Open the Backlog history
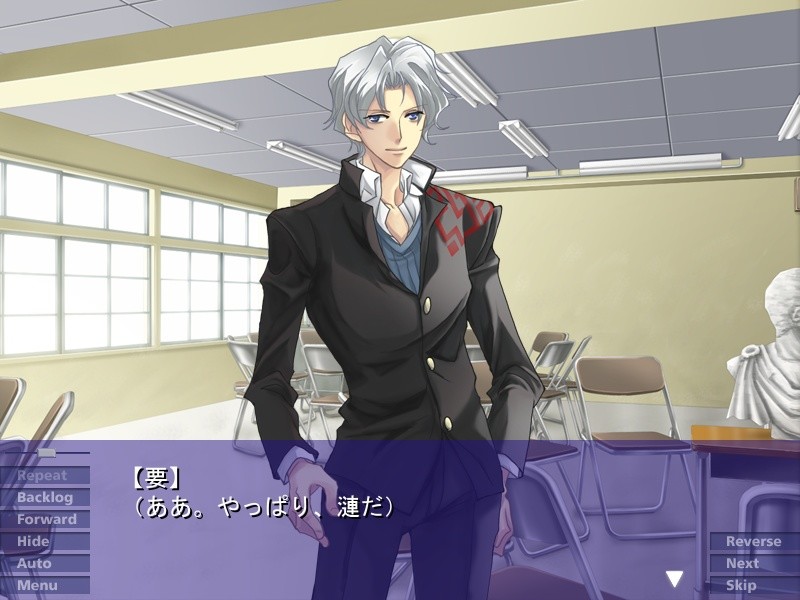800x600 pixels. (44, 497)
